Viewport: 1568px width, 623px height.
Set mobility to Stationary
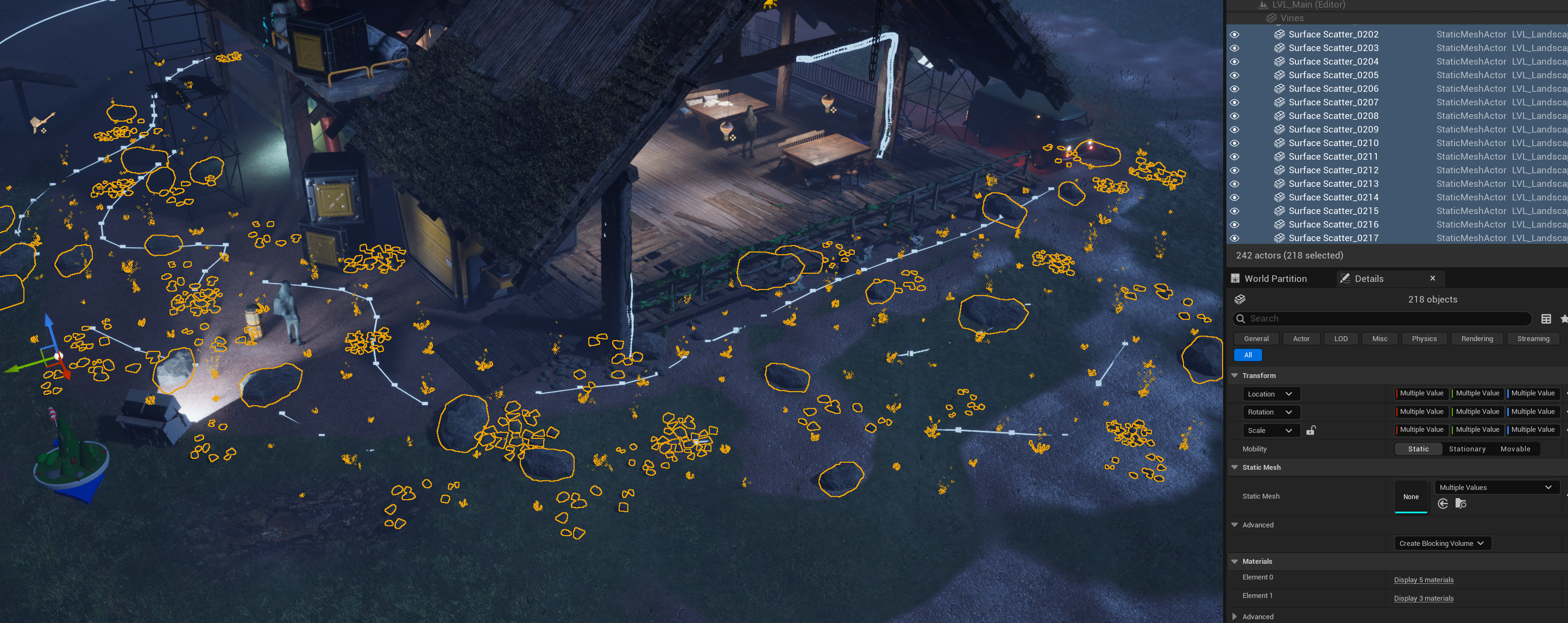tap(1467, 449)
